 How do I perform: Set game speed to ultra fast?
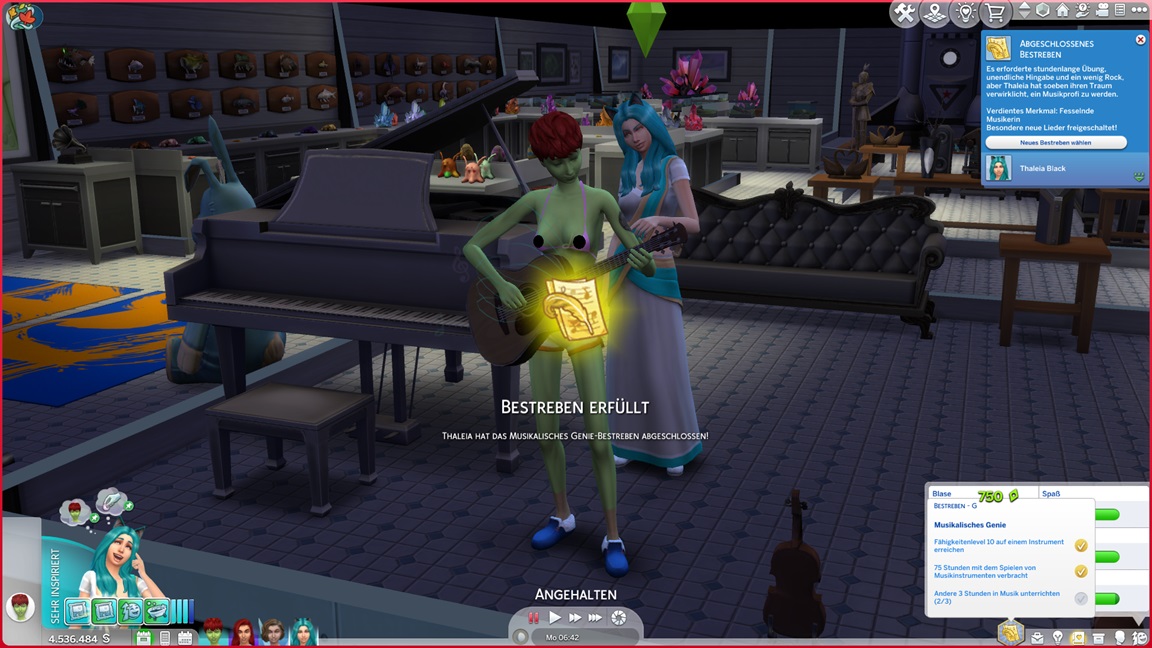[x=596, y=618]
